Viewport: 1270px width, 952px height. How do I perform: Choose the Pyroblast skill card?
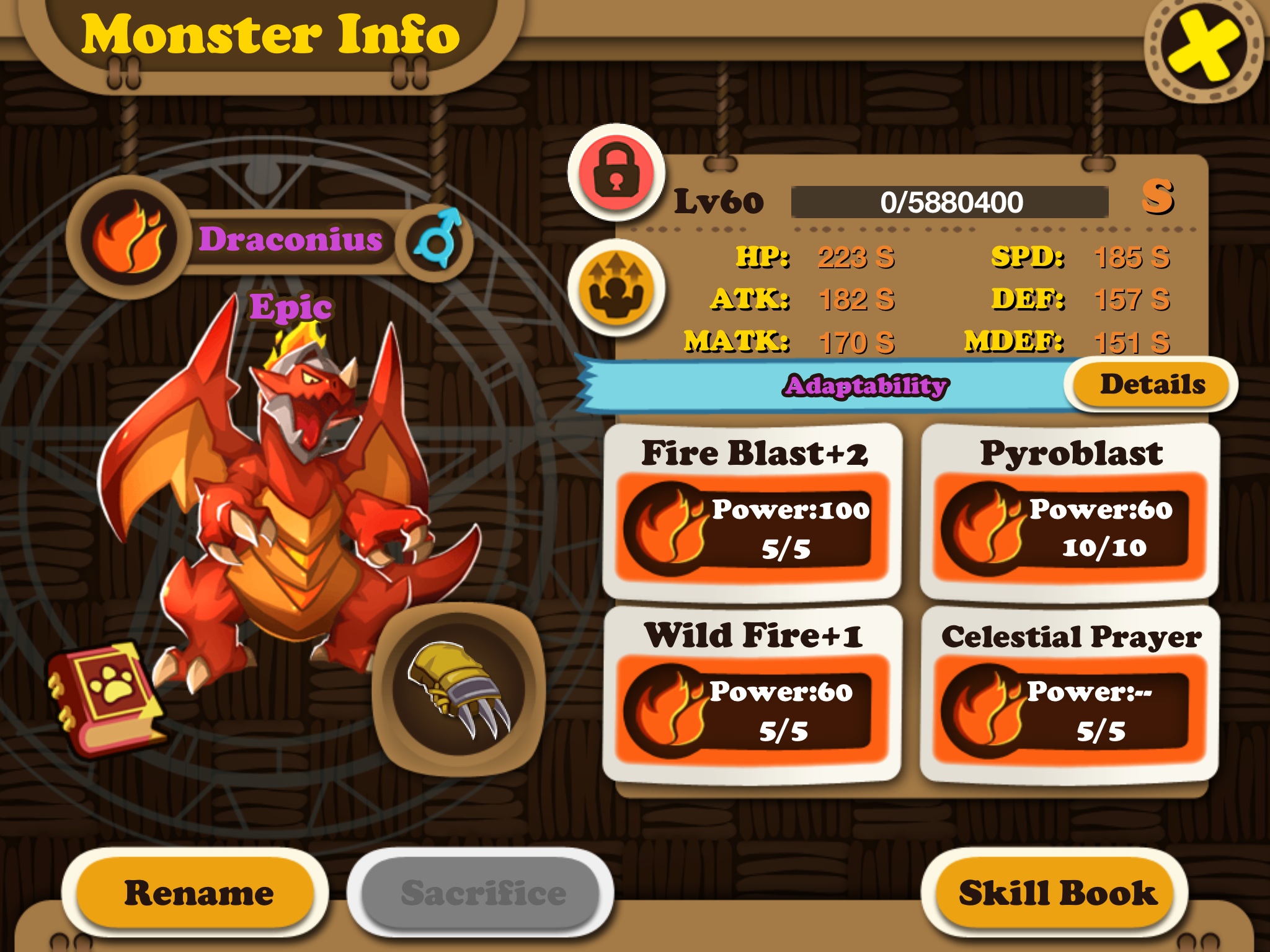tap(1070, 511)
